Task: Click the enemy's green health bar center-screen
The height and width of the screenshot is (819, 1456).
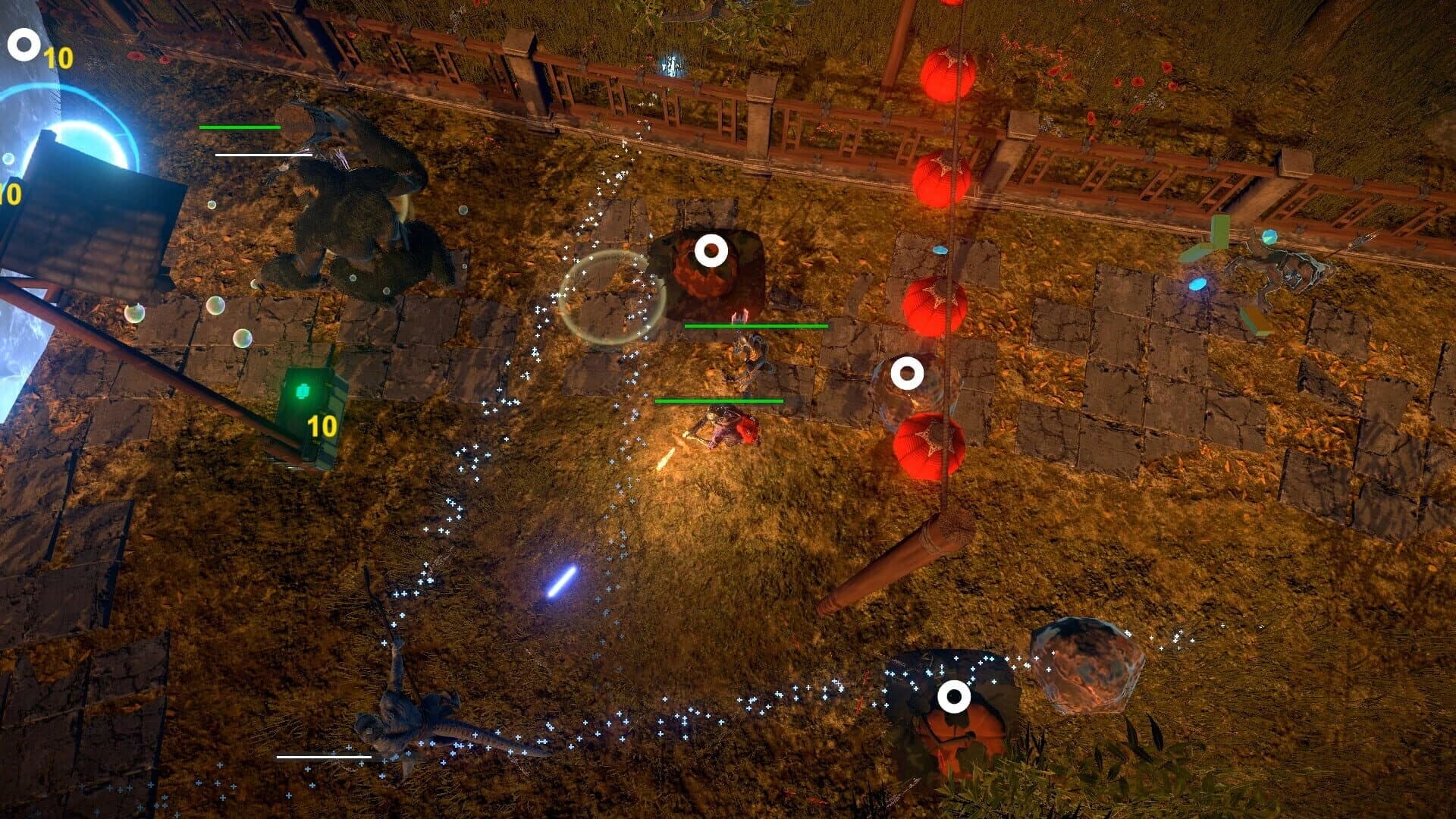Action: 756,325
